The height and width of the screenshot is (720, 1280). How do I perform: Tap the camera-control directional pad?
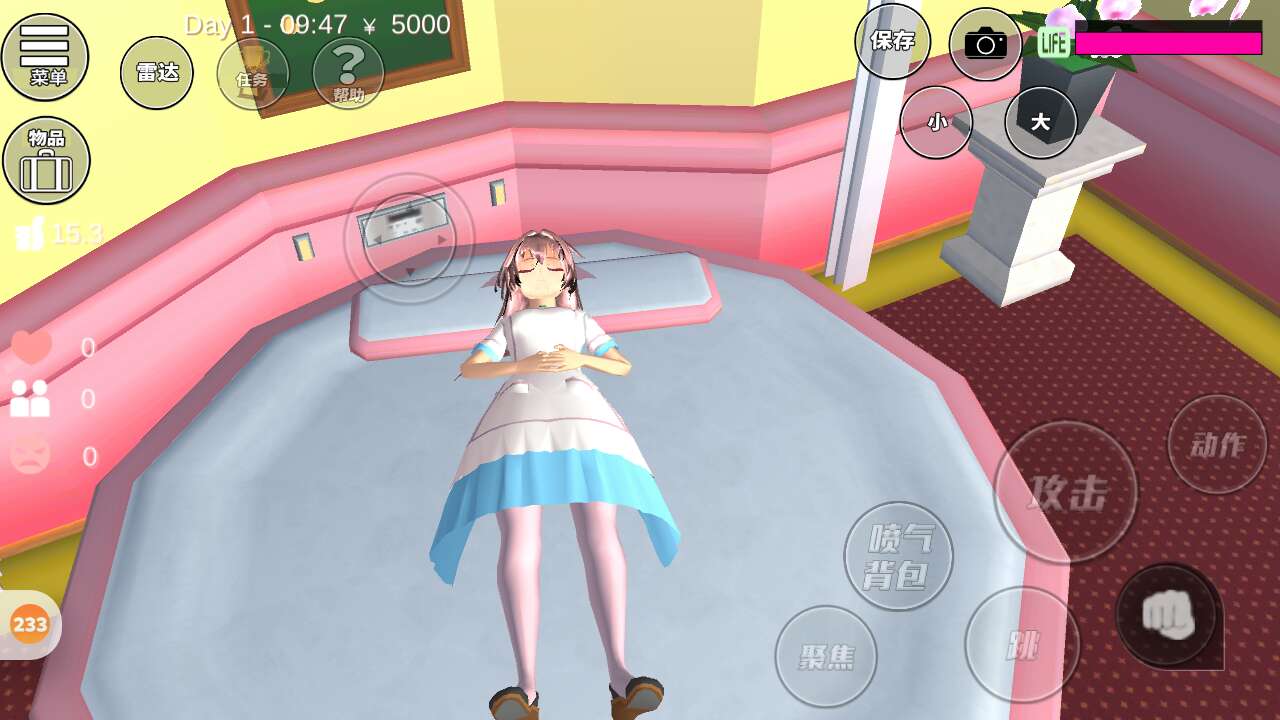tap(408, 239)
